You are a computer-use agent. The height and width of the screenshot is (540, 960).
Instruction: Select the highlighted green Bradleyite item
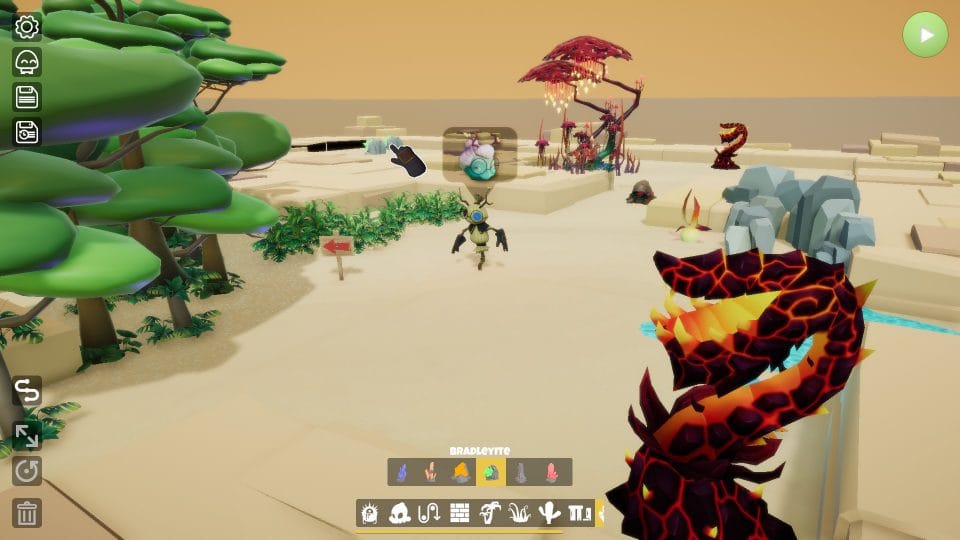coord(490,472)
